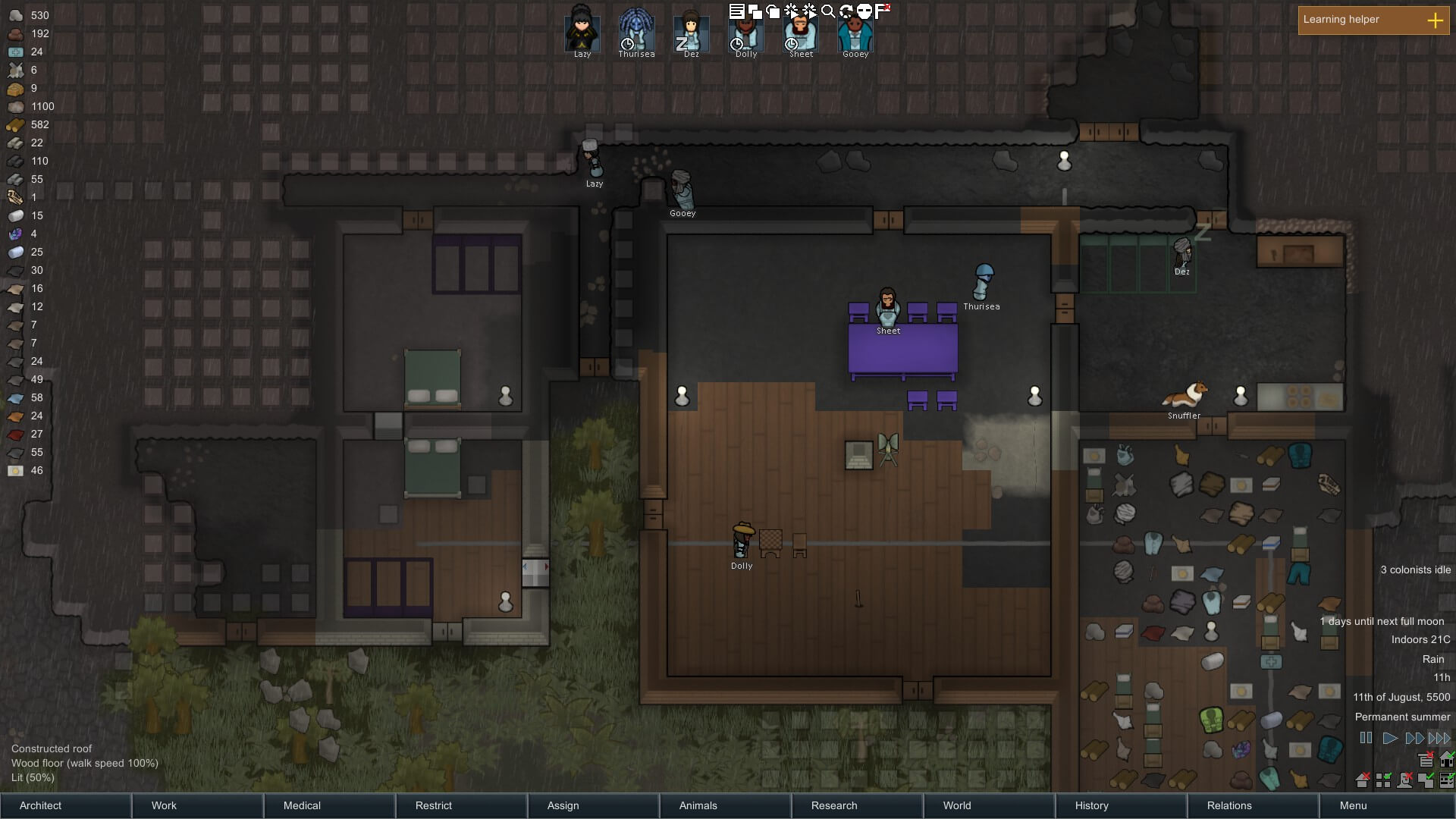Open the Restrict tab
Viewport: 1456px width, 819px height.
[461, 805]
